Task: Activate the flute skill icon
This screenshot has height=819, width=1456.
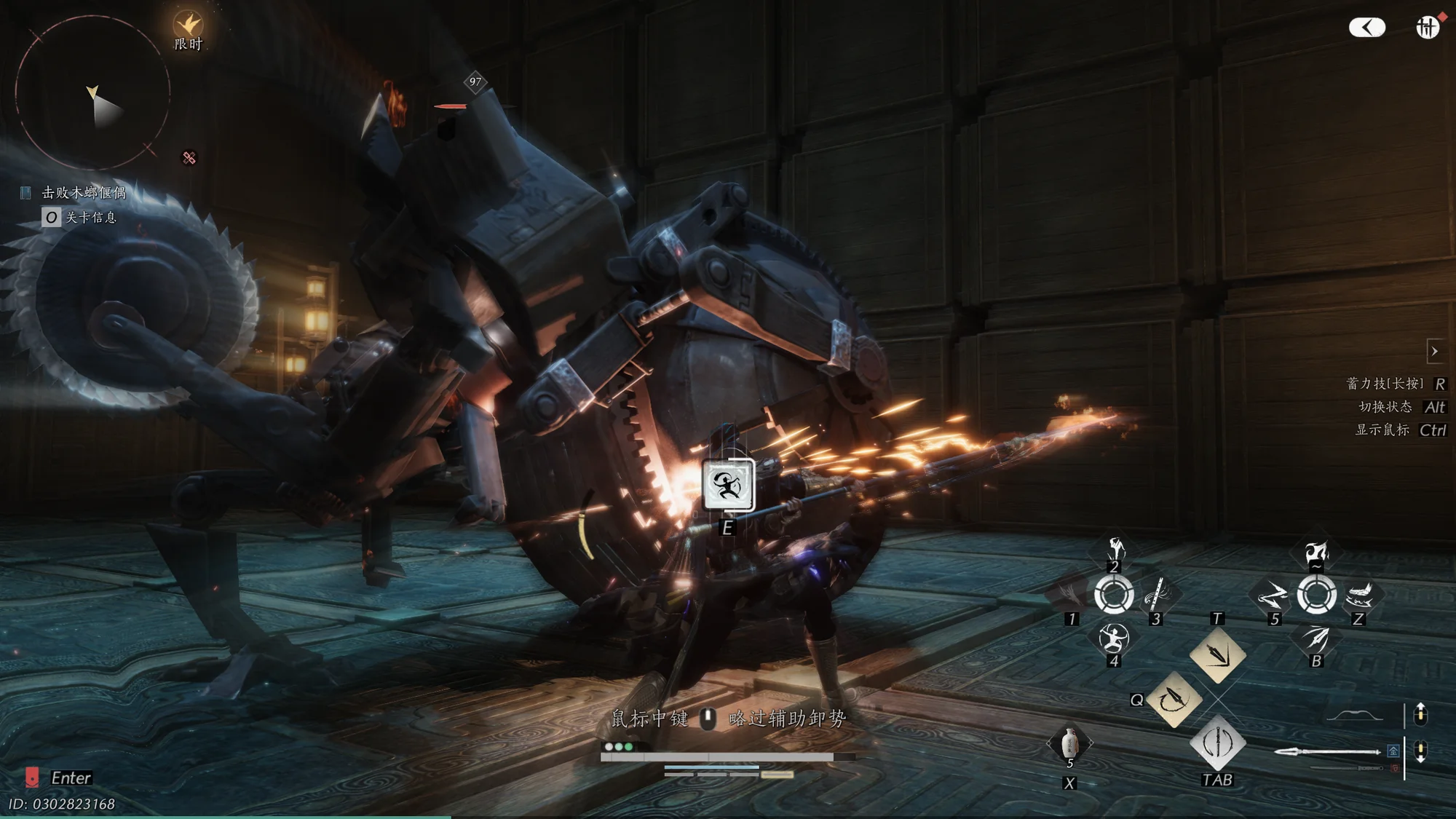Action: (x=1155, y=594)
